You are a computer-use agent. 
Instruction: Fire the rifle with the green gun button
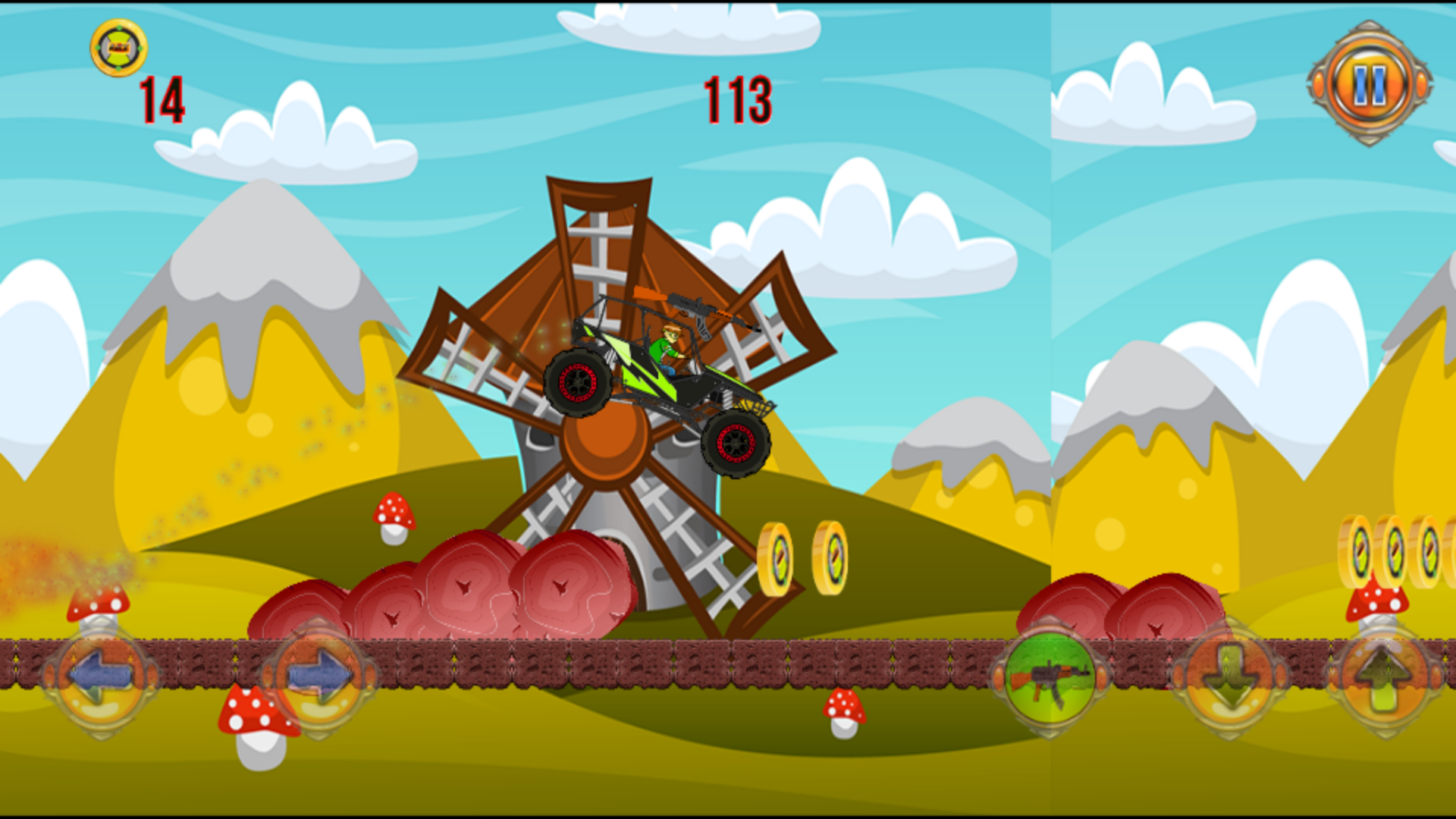pos(1050,676)
